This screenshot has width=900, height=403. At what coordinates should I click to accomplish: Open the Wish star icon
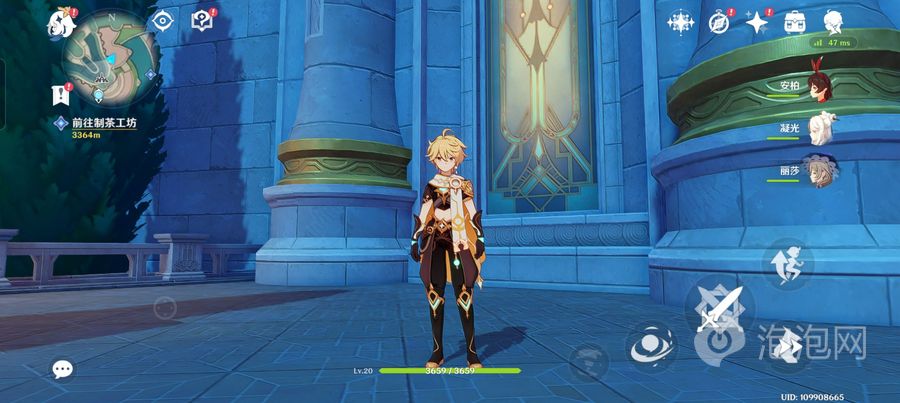(682, 21)
